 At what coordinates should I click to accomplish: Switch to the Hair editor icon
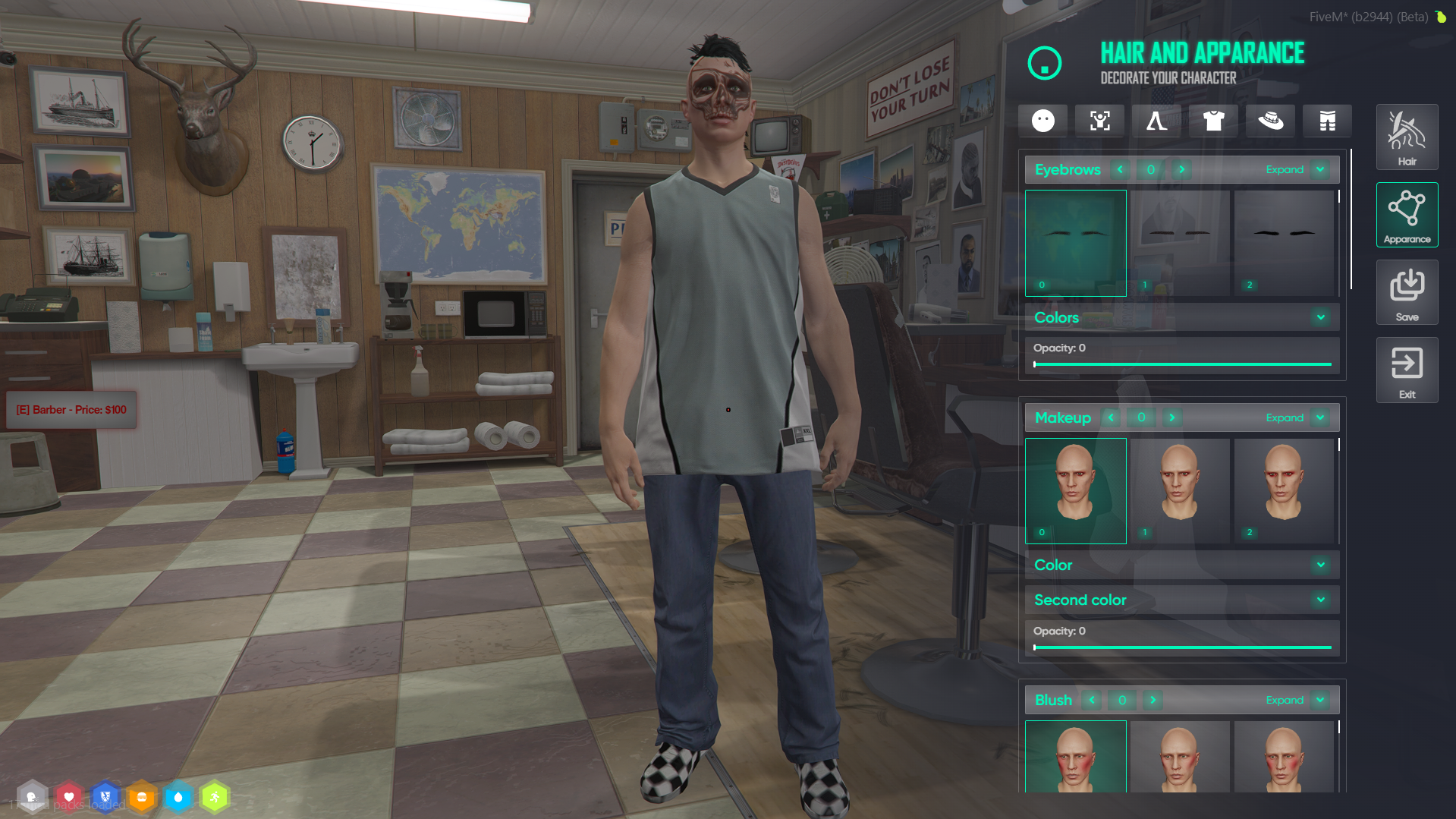click(x=1407, y=137)
